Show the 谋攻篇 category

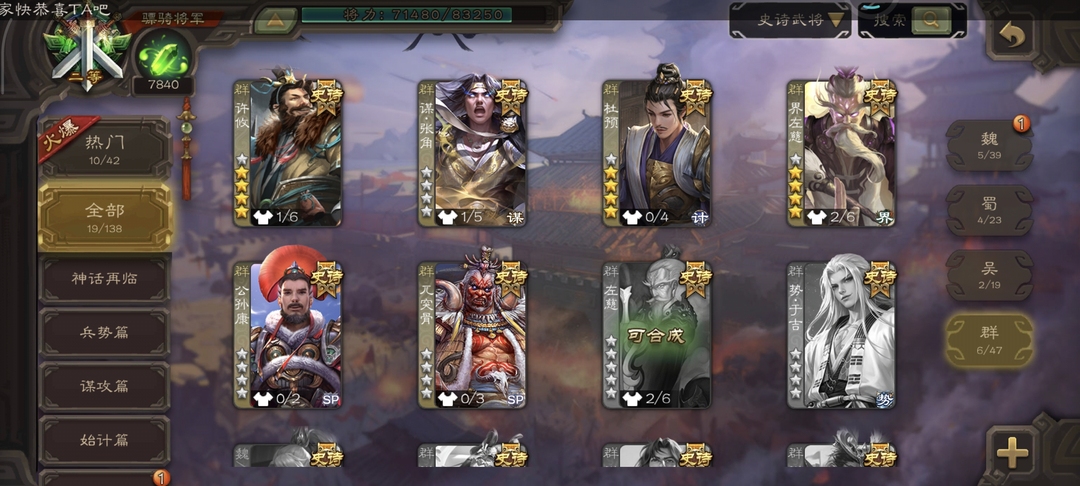(104, 386)
